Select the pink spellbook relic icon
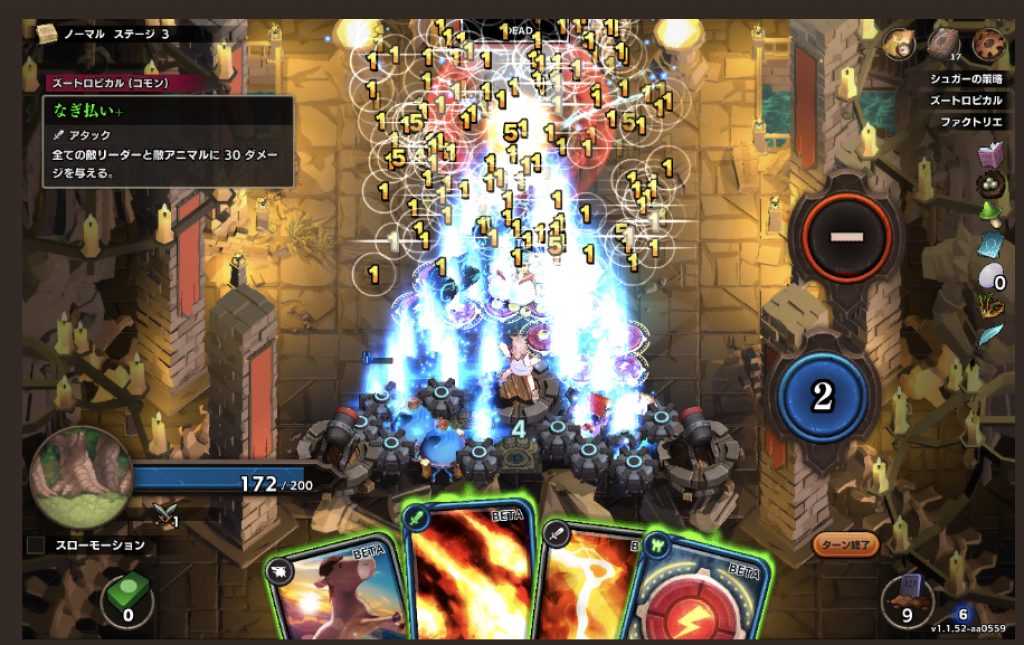Viewport: 1024px width, 645px height. click(x=990, y=155)
